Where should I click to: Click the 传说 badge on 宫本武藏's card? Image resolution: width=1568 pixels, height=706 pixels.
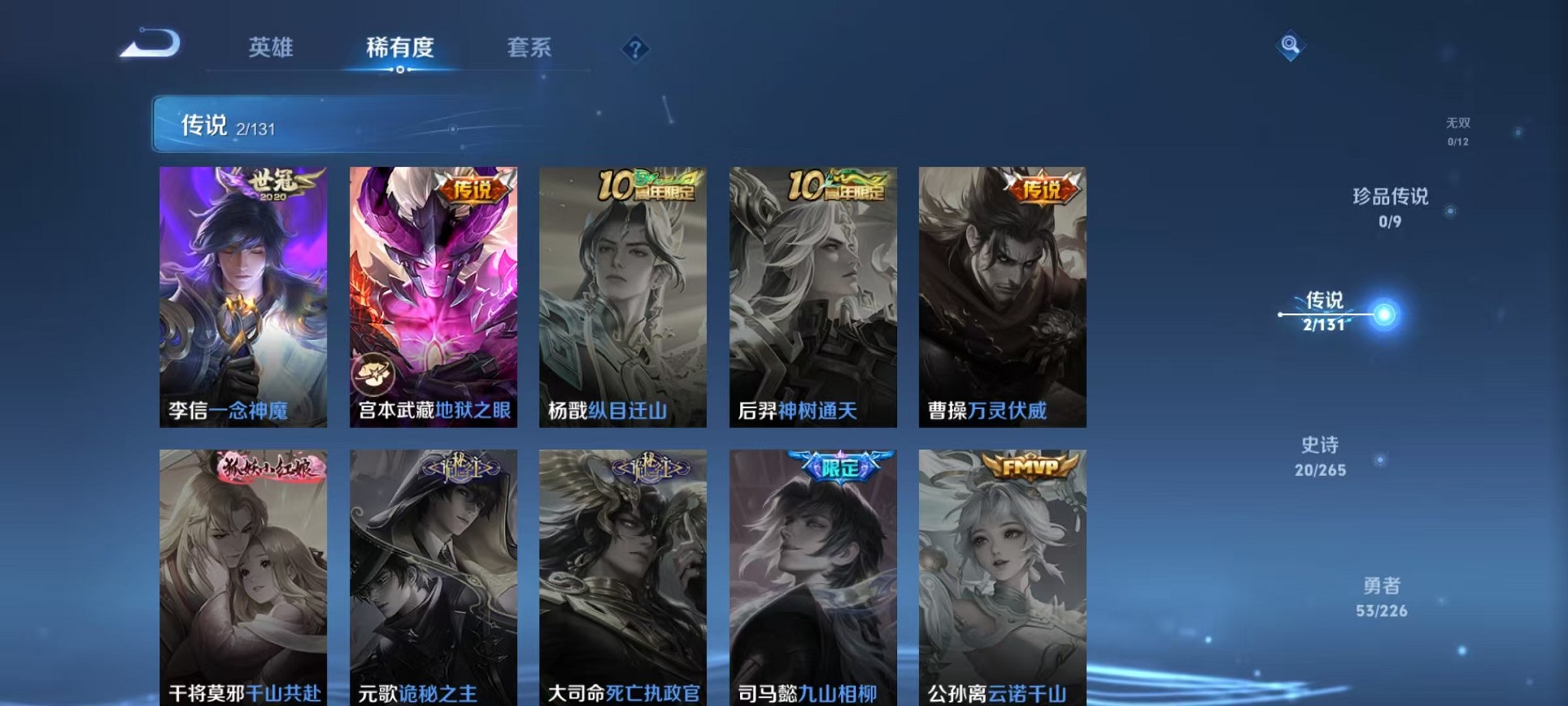(474, 188)
